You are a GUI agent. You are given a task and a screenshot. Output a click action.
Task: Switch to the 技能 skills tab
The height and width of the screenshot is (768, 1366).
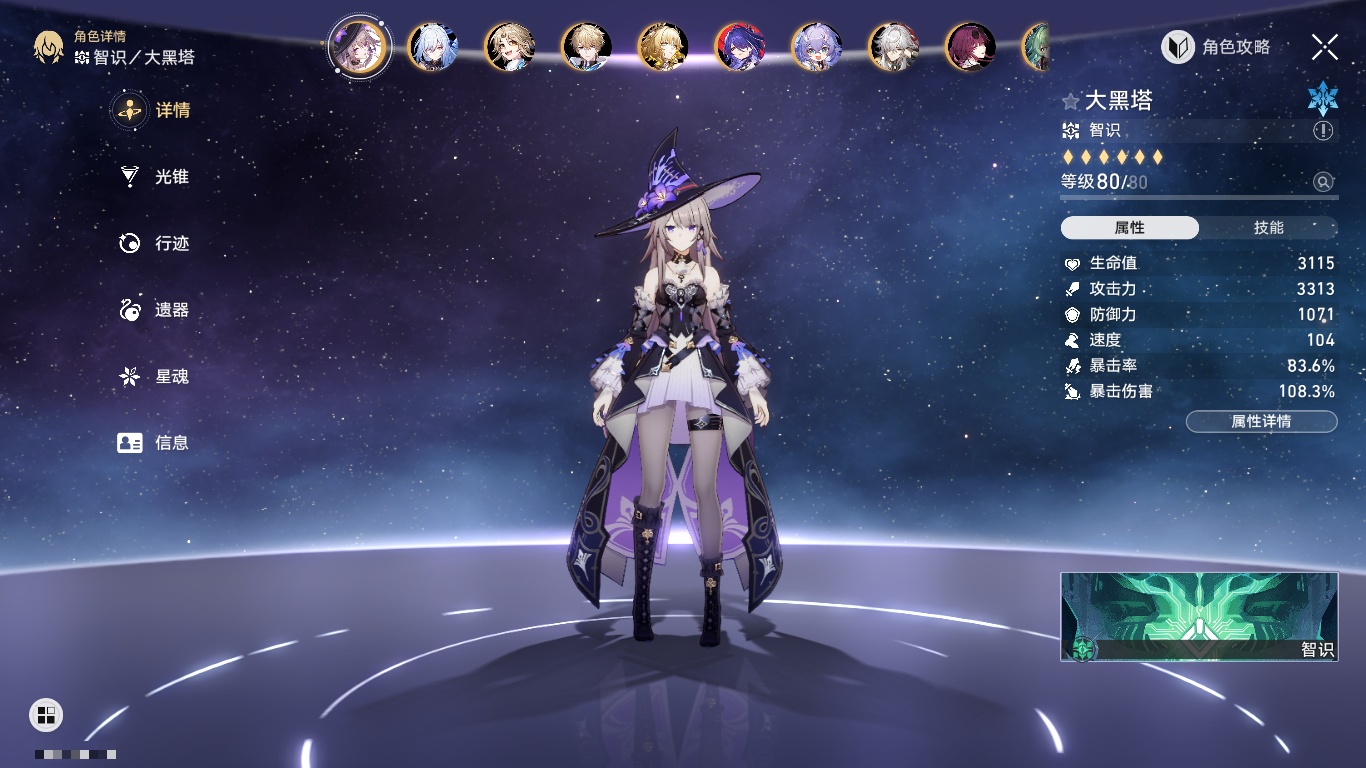coord(1268,228)
